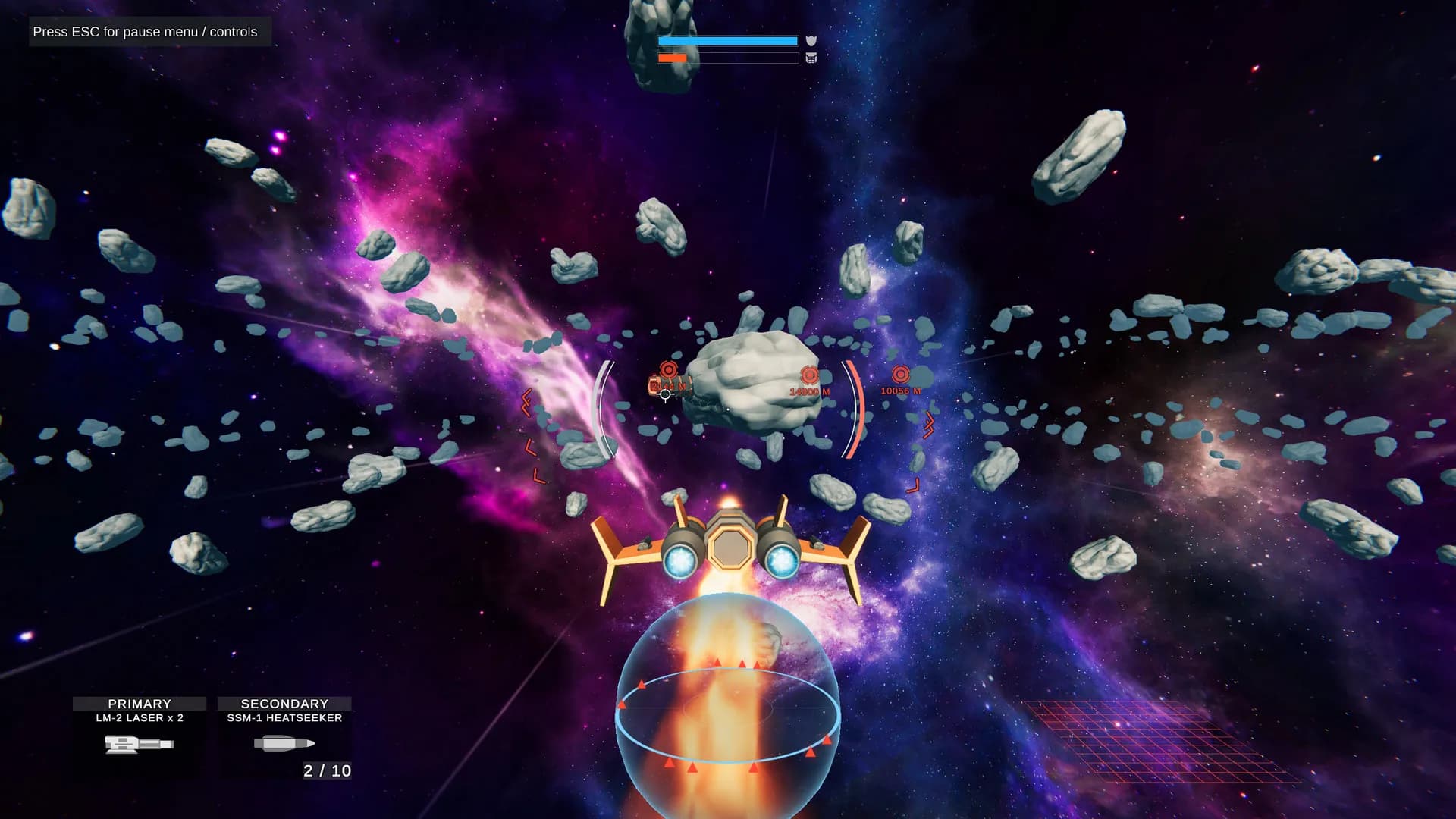Image resolution: width=1456 pixels, height=819 pixels.
Task: Click the blue shield bar
Action: point(726,41)
